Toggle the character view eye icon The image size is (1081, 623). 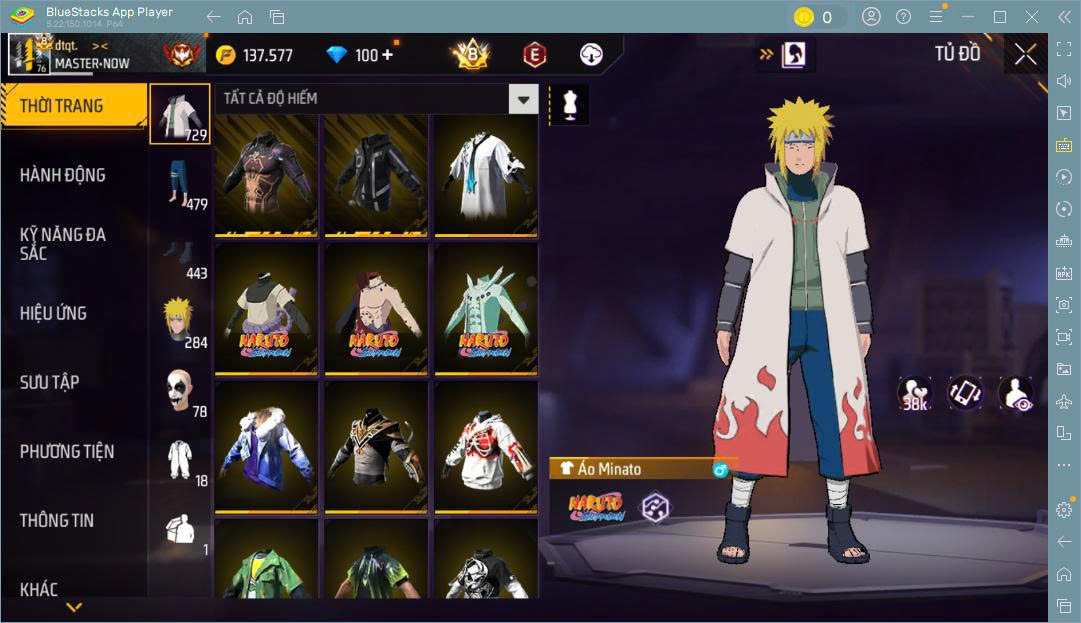tap(1016, 393)
